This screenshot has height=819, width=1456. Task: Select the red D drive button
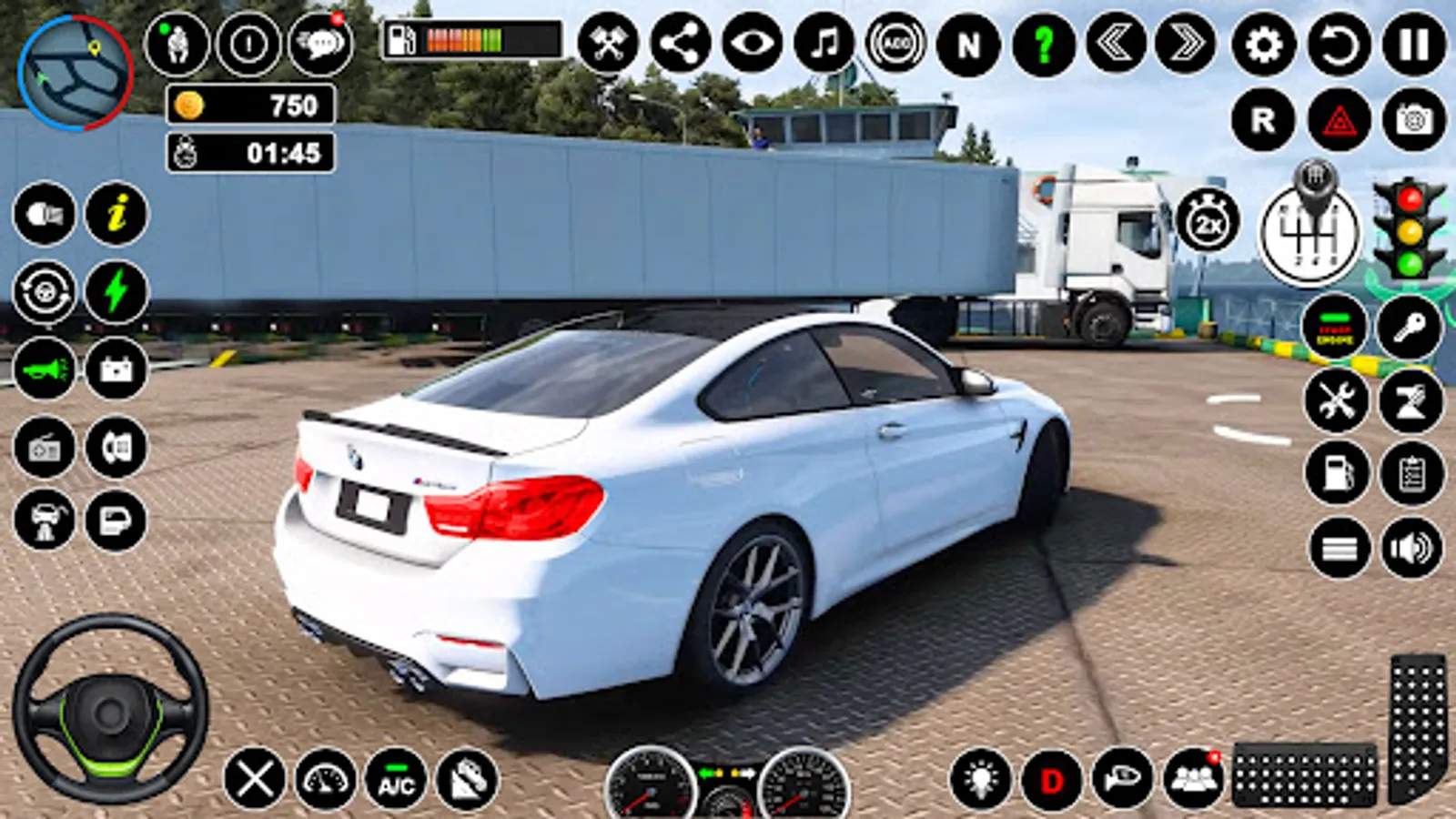tap(1052, 781)
